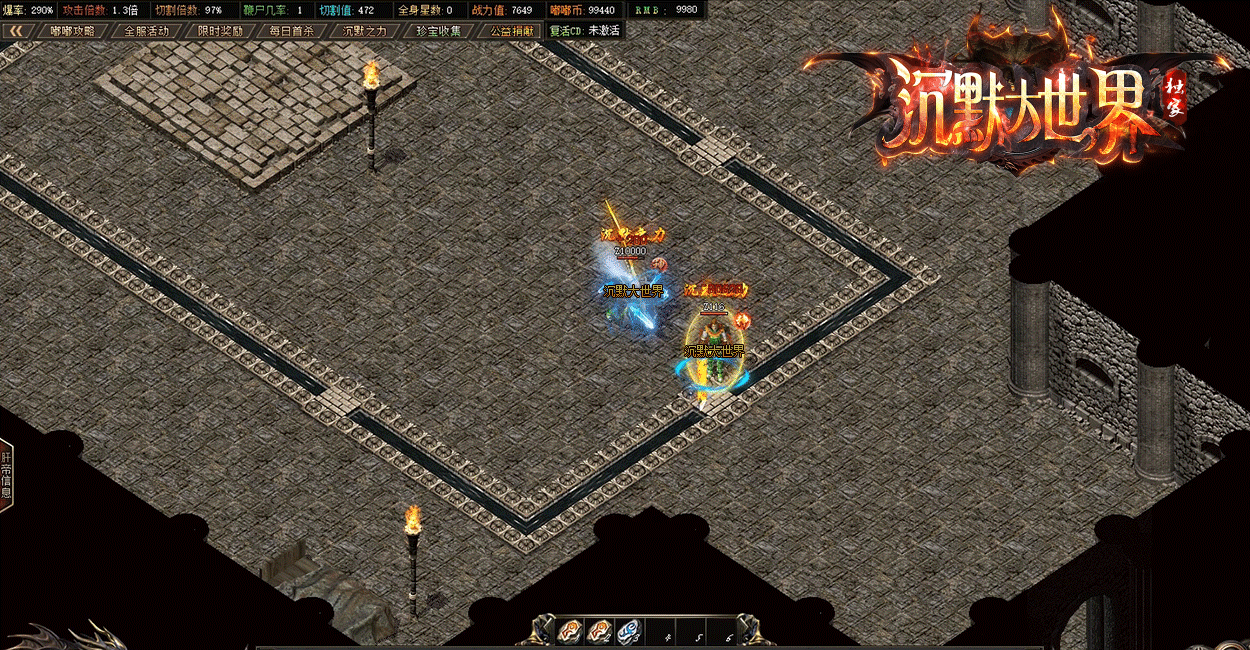Open the 珍宝收集 treasure collection menu
Viewport: 1250px width, 650px height.
(x=439, y=30)
